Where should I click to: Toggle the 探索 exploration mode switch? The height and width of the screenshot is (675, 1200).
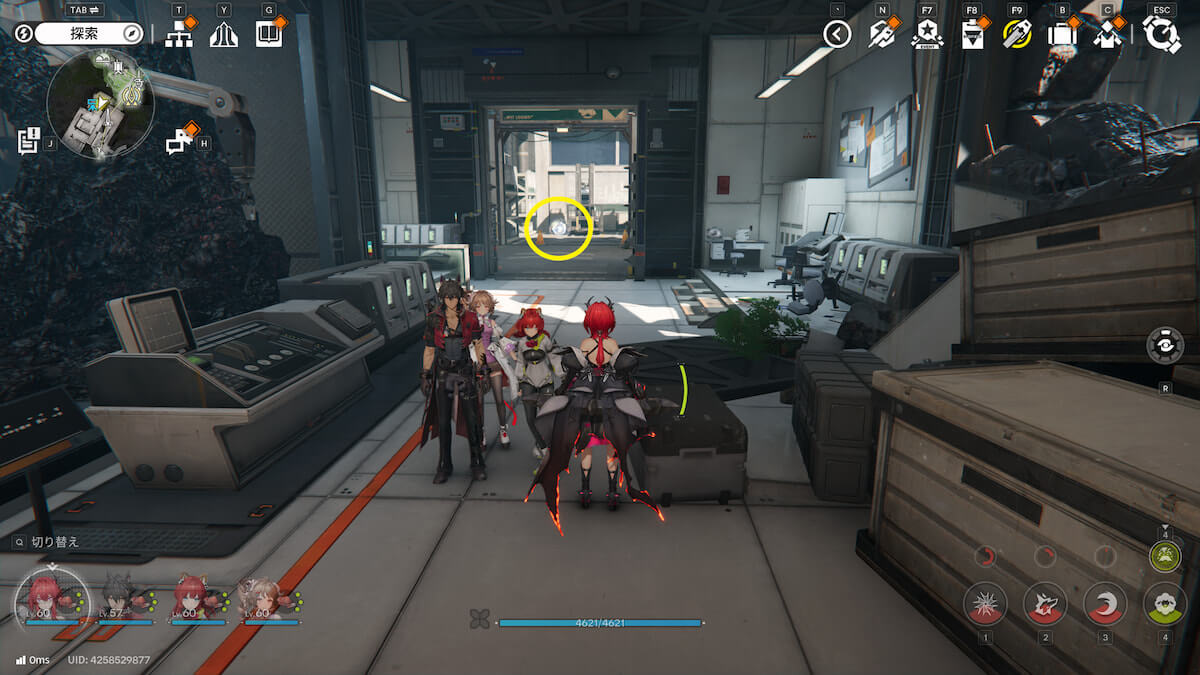tap(90, 34)
